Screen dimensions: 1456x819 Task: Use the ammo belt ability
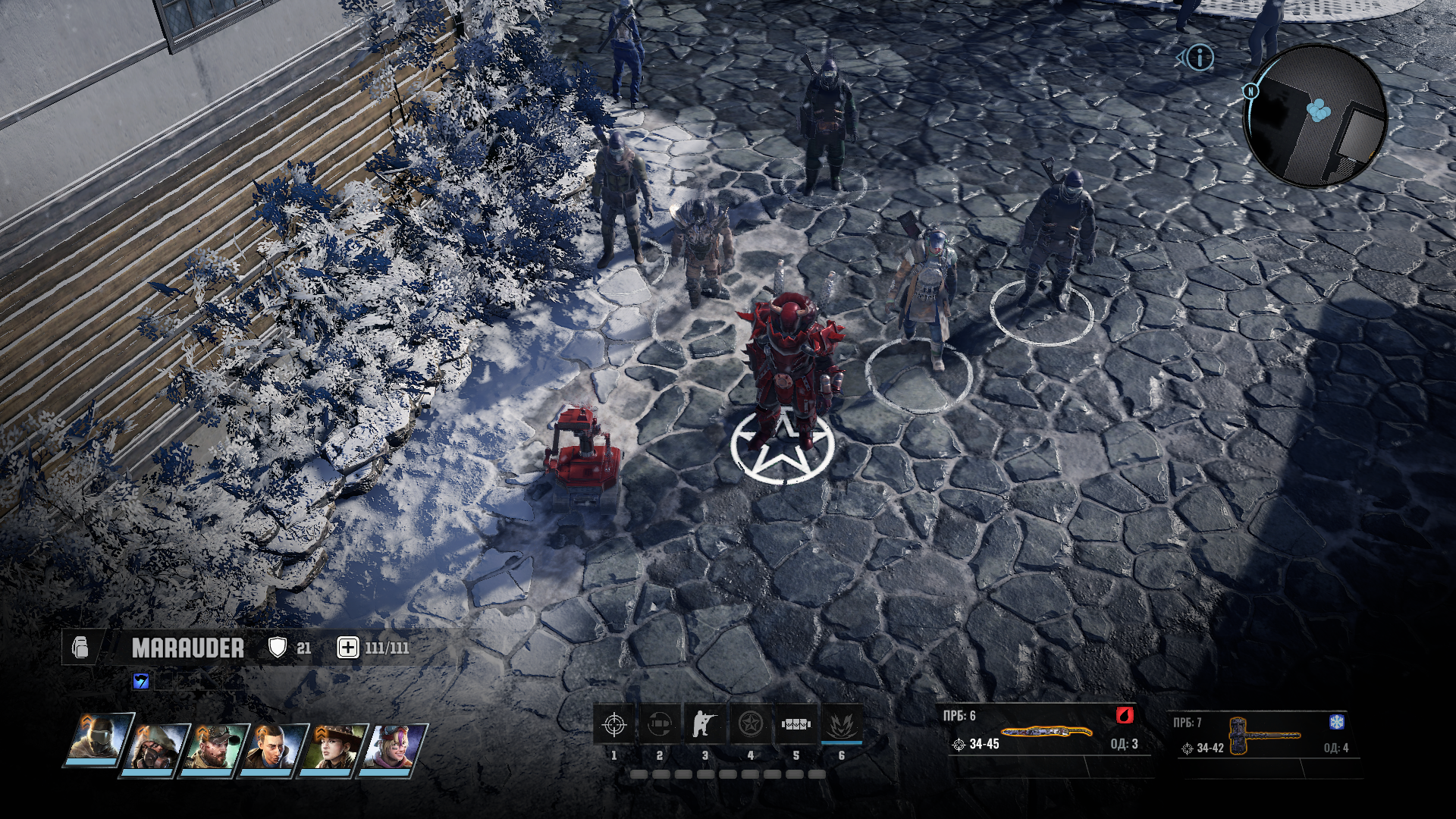(x=796, y=725)
